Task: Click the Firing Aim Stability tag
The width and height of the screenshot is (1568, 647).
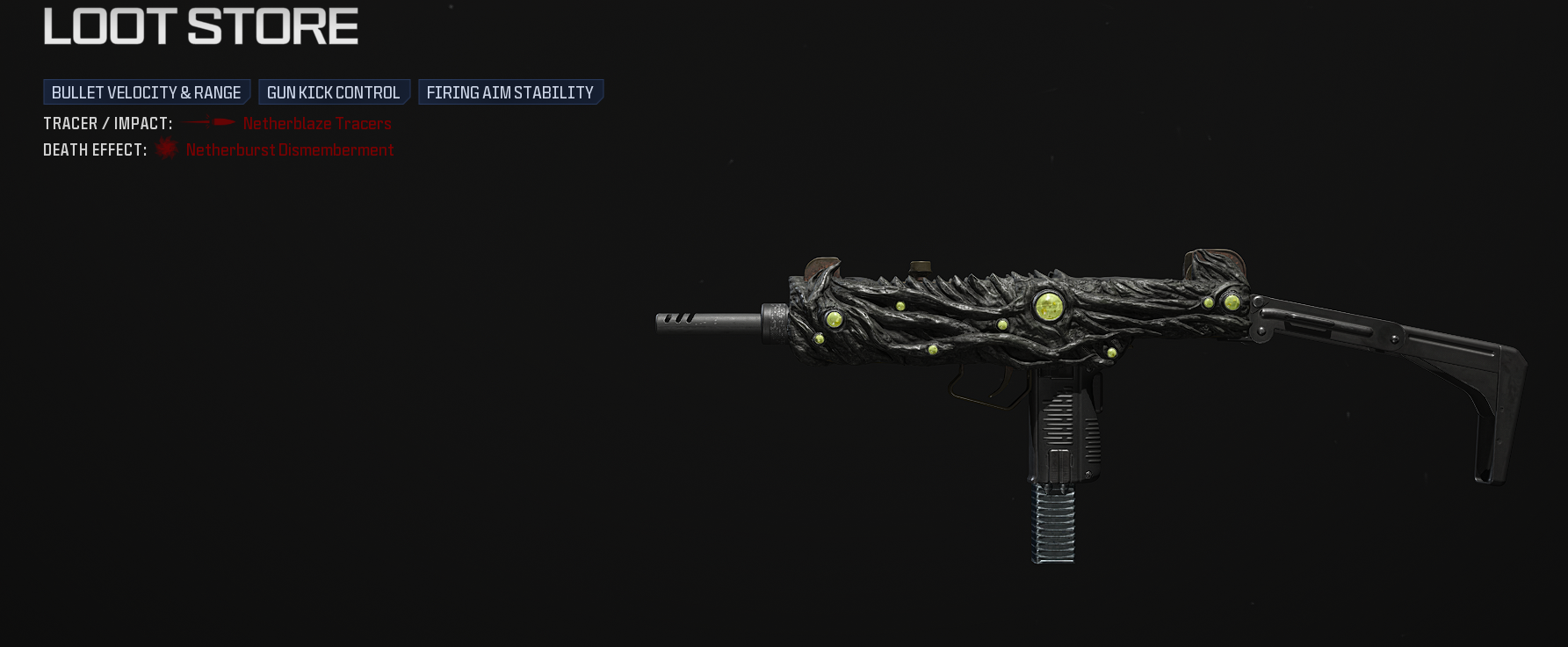Action: pyautogui.click(x=510, y=92)
